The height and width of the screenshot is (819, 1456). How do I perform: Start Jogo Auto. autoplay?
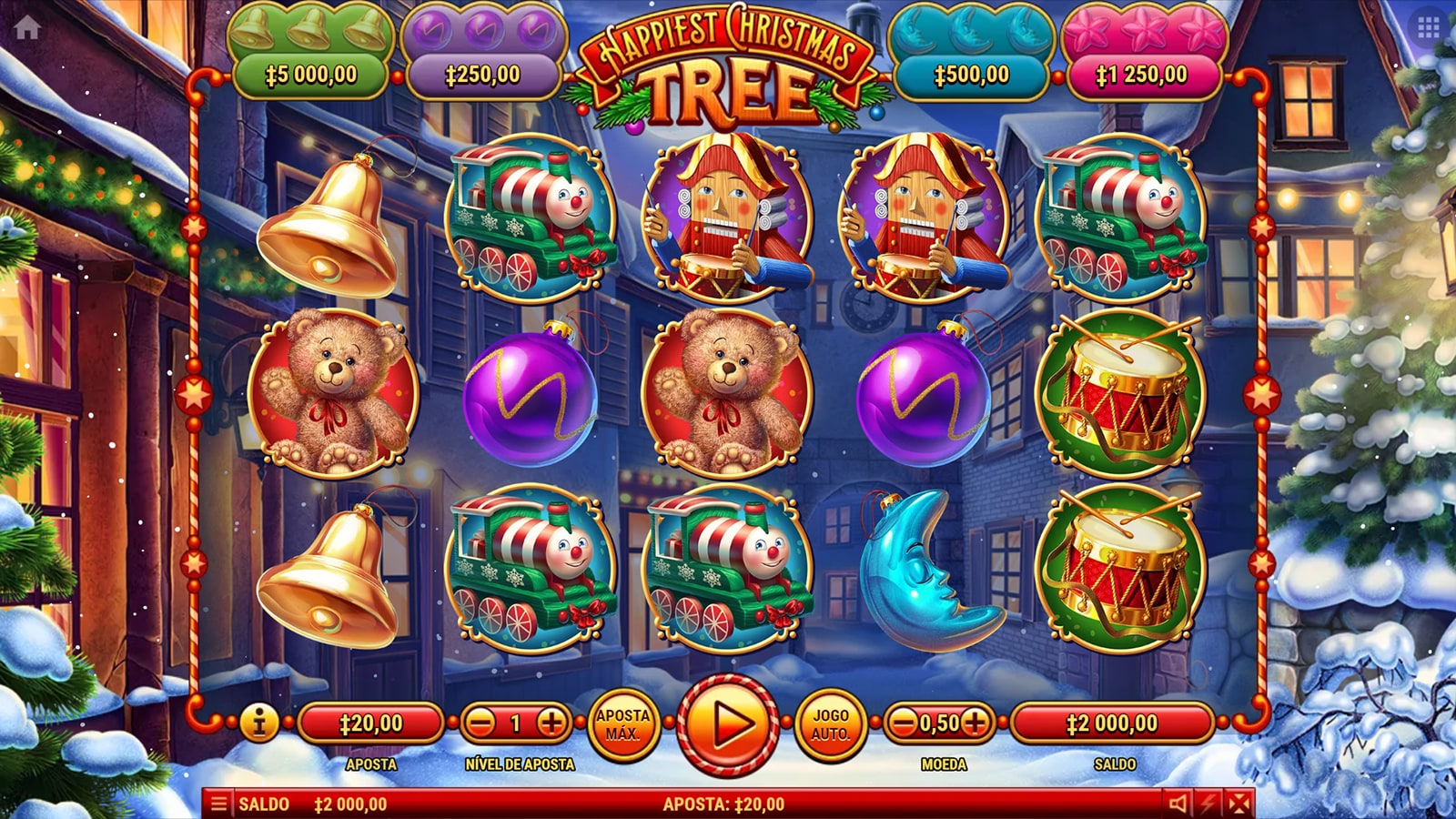click(x=830, y=724)
